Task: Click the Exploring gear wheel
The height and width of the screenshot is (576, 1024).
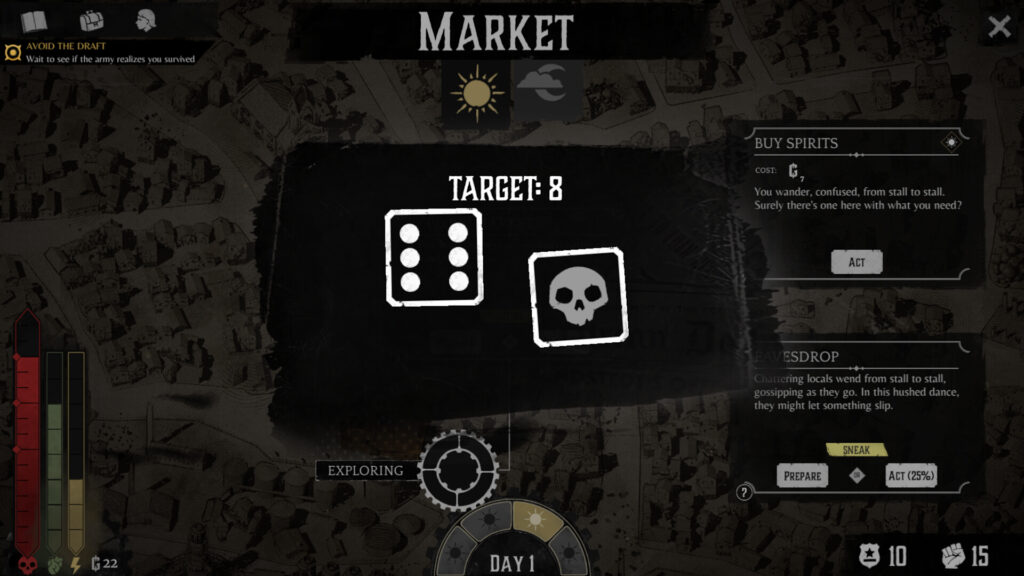Action: (458, 470)
